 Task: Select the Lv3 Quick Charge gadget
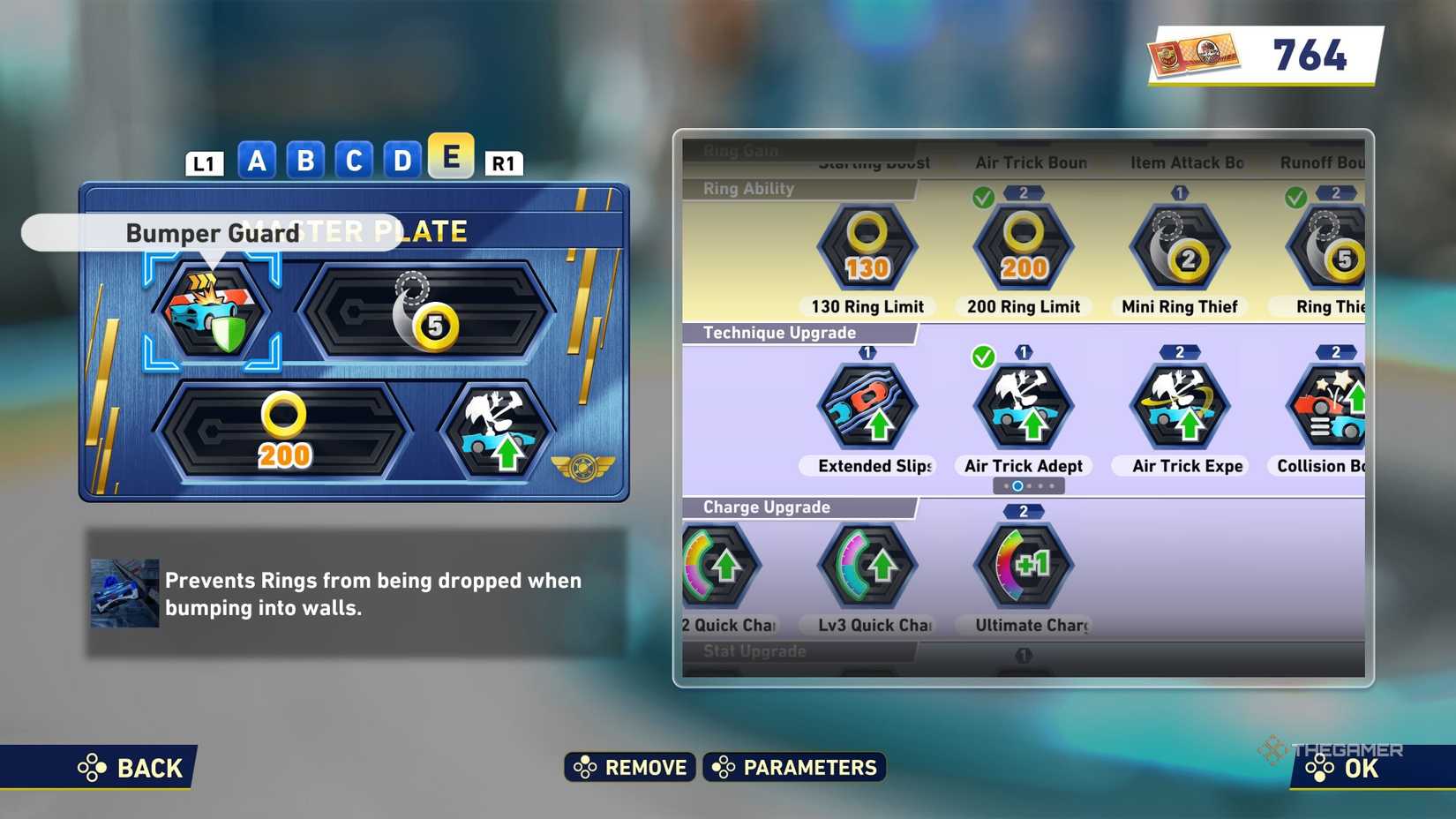867,567
